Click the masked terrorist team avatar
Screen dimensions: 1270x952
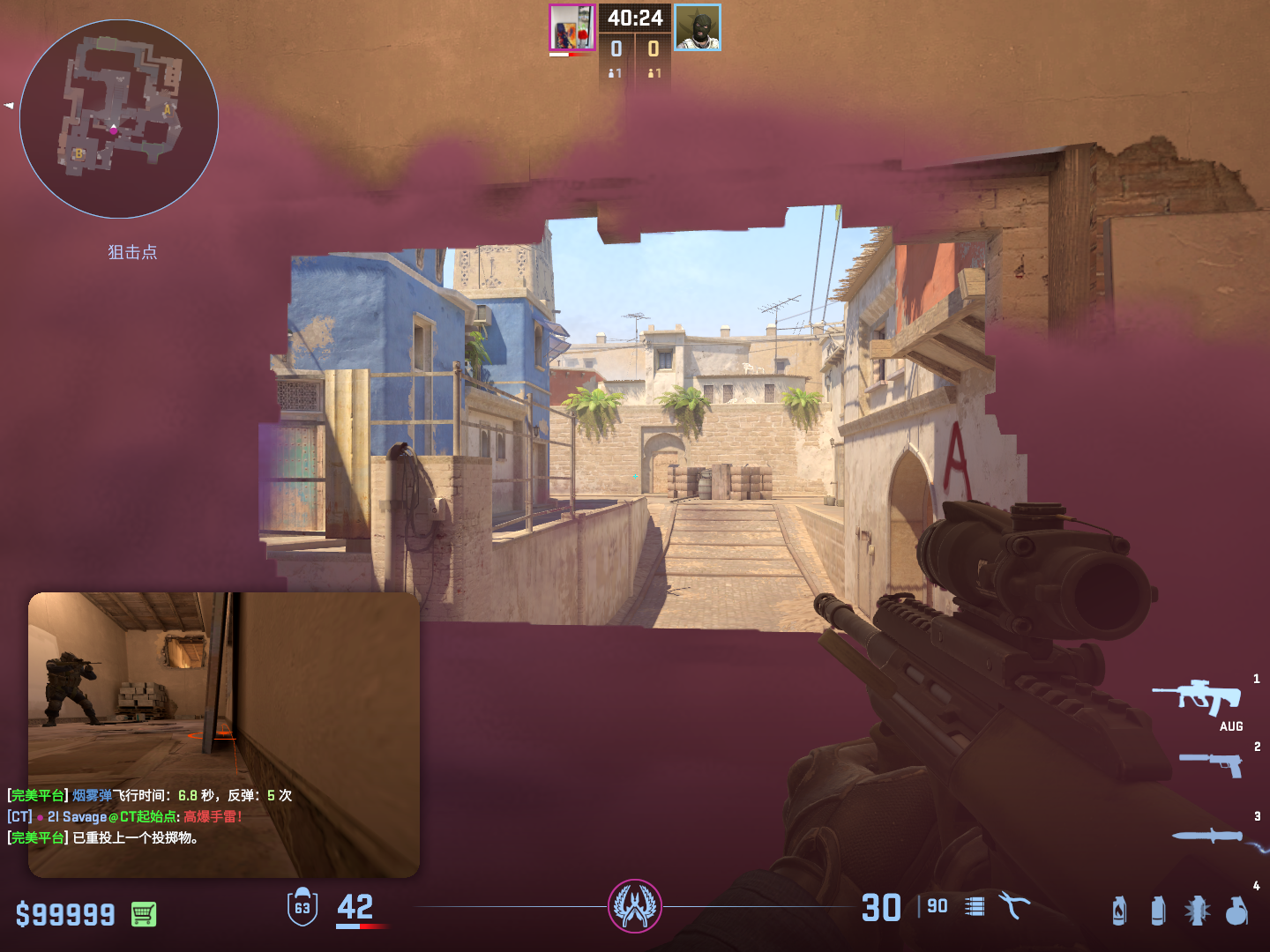pyautogui.click(x=698, y=28)
